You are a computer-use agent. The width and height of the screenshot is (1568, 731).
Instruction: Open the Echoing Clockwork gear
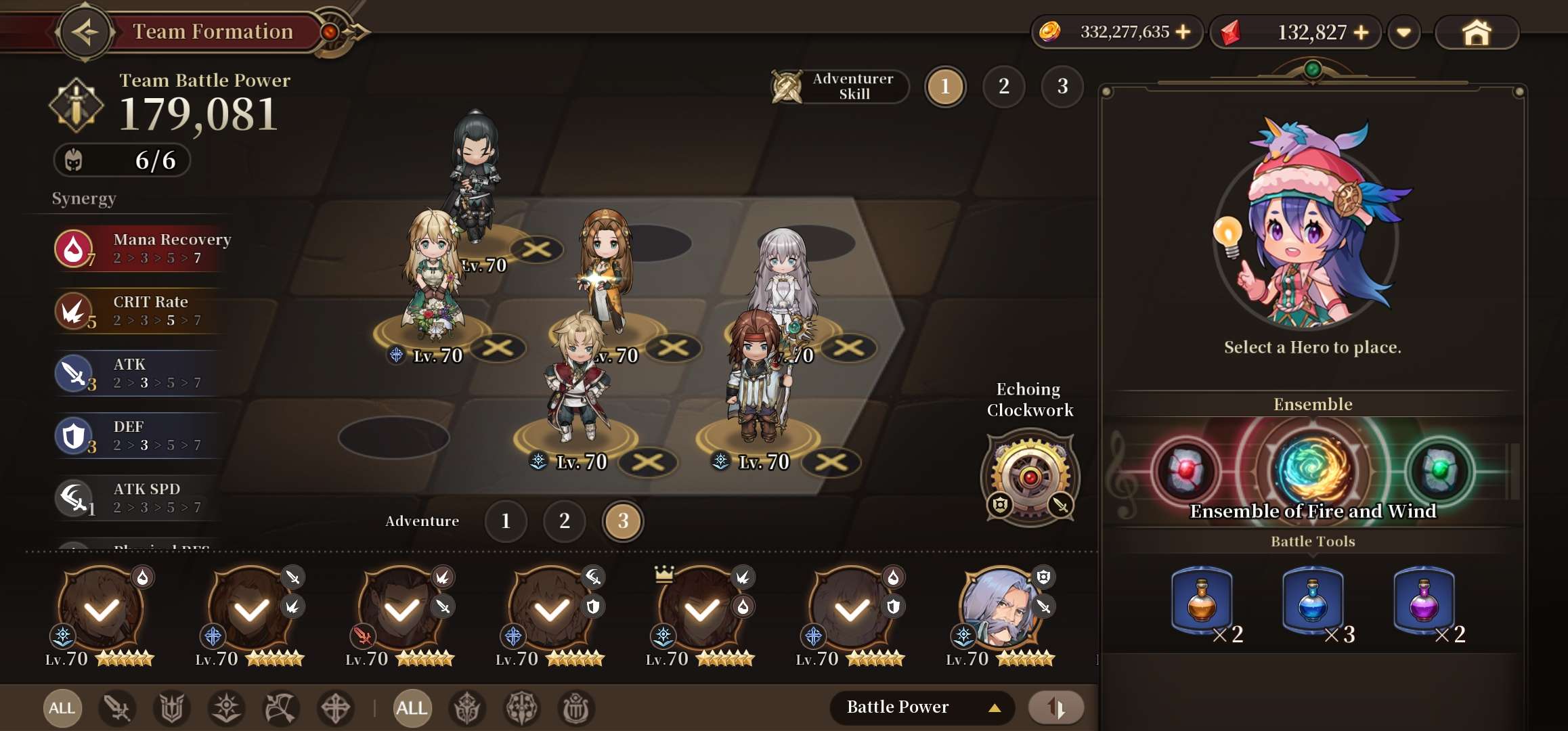tap(1030, 477)
